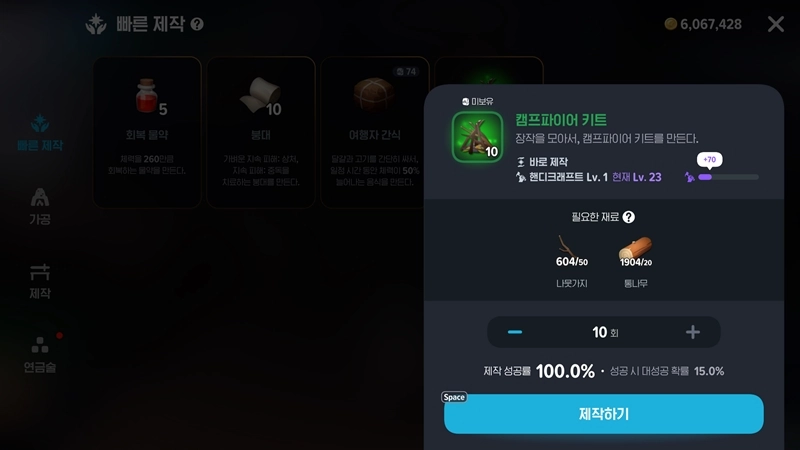The image size is (800, 450).
Task: Increase craft count with the plus button
Action: click(x=692, y=332)
